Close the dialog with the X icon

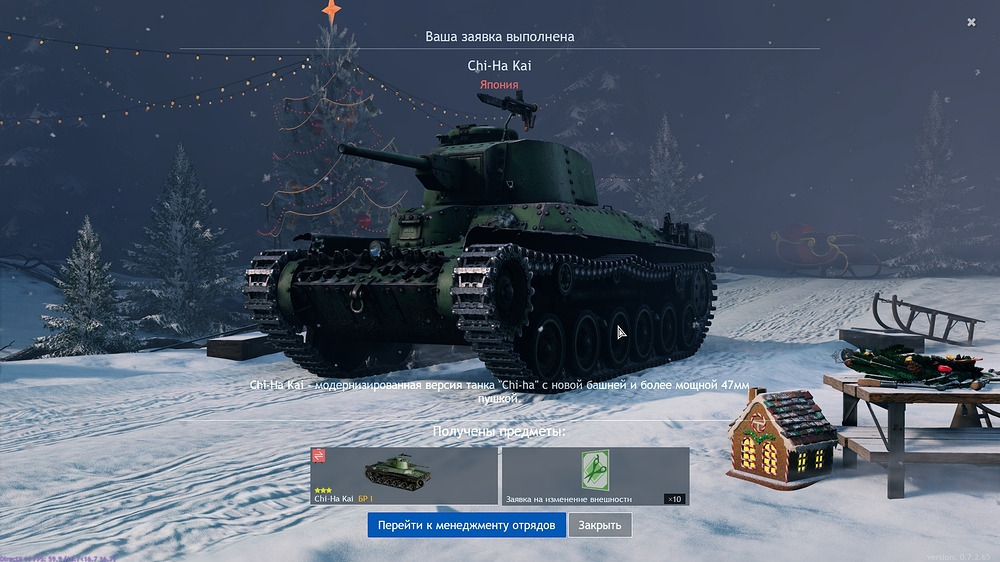tap(971, 22)
